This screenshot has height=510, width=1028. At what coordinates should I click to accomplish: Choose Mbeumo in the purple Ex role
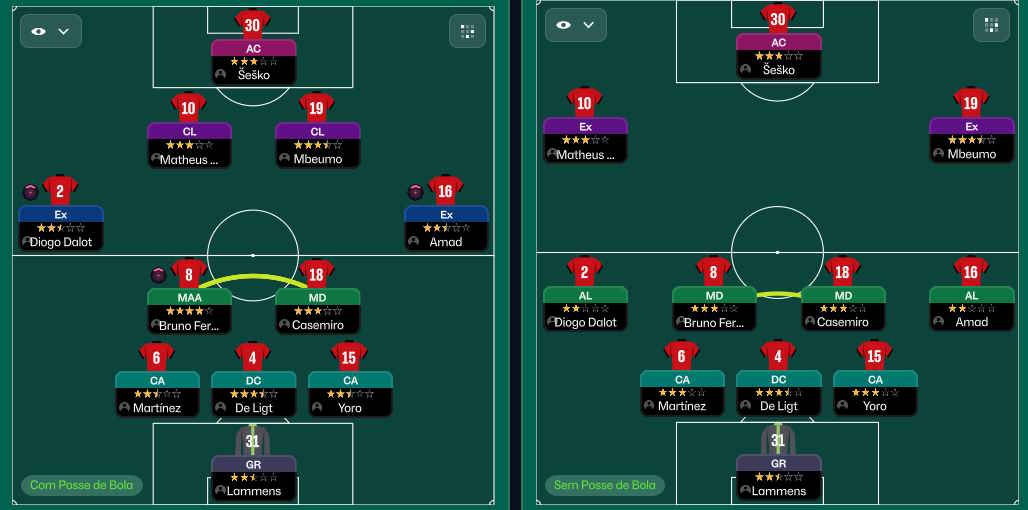(970, 140)
